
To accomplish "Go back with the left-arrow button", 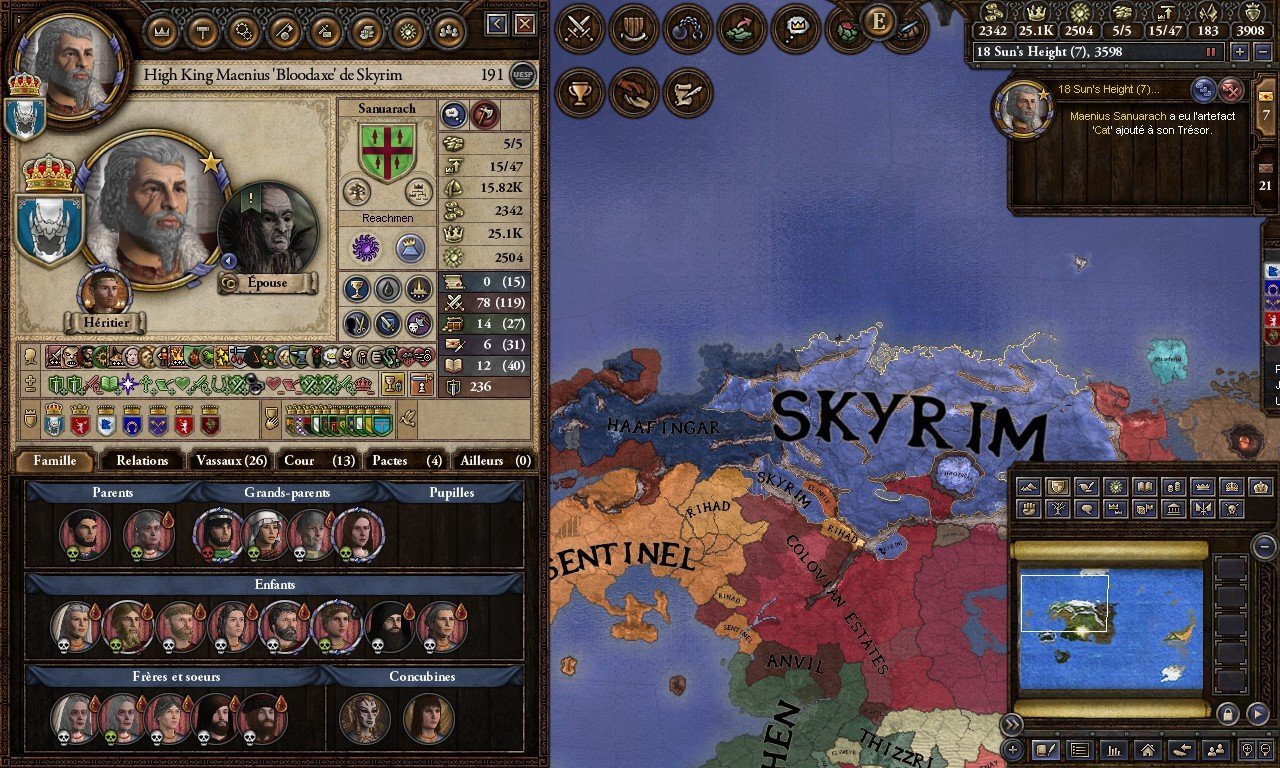I will coord(497,24).
